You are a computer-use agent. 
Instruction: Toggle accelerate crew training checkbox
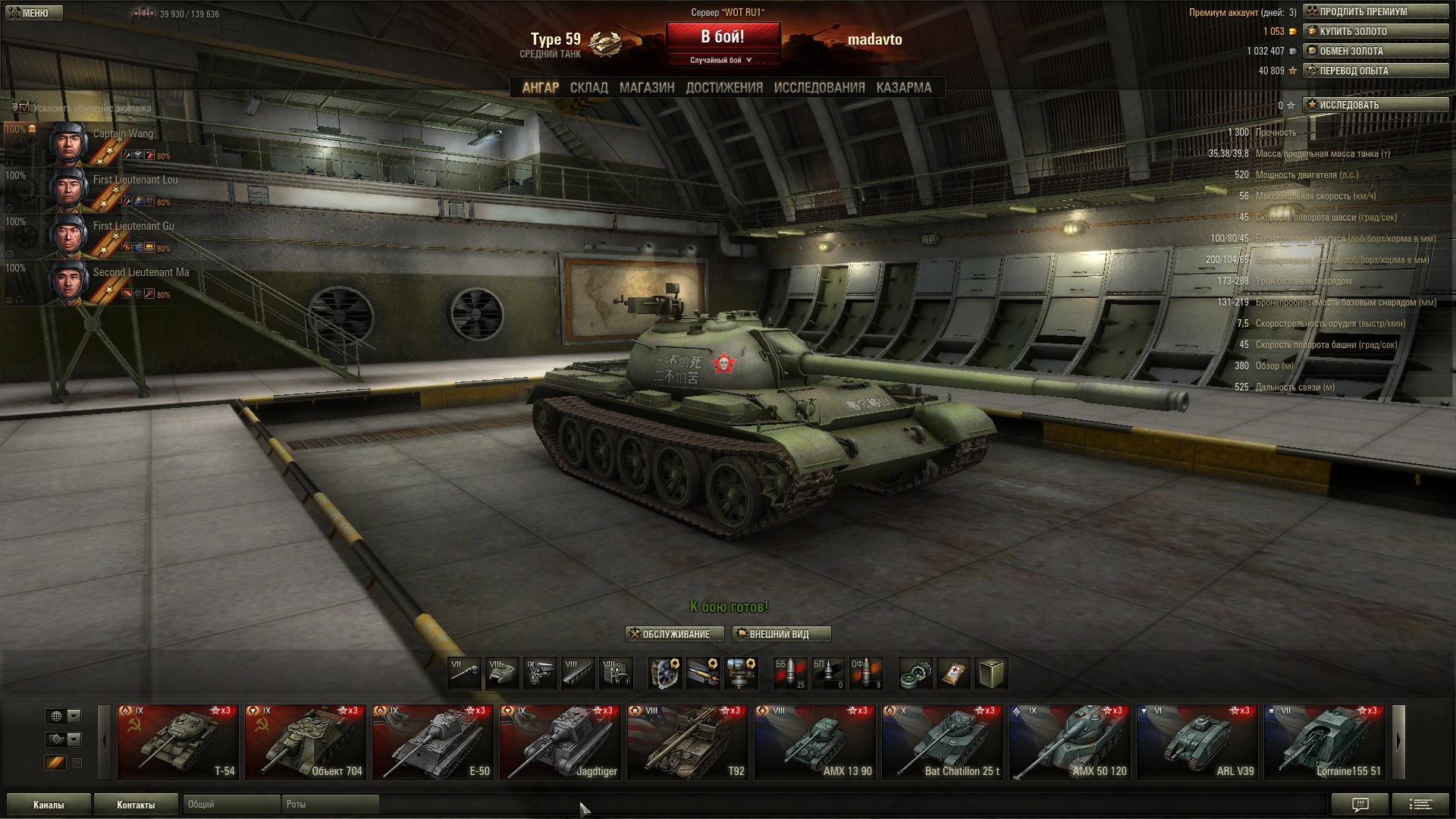coord(24,108)
